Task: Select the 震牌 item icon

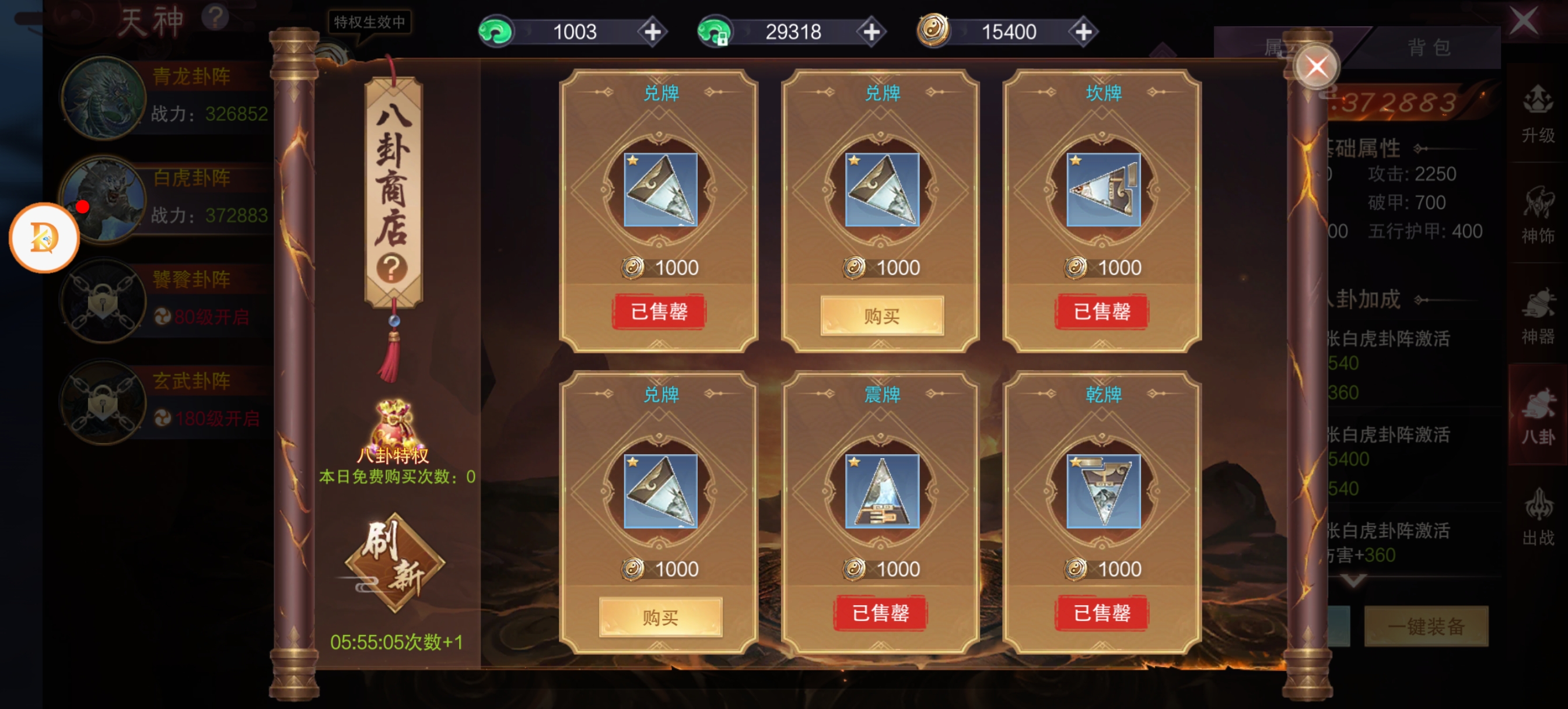Action: click(881, 490)
